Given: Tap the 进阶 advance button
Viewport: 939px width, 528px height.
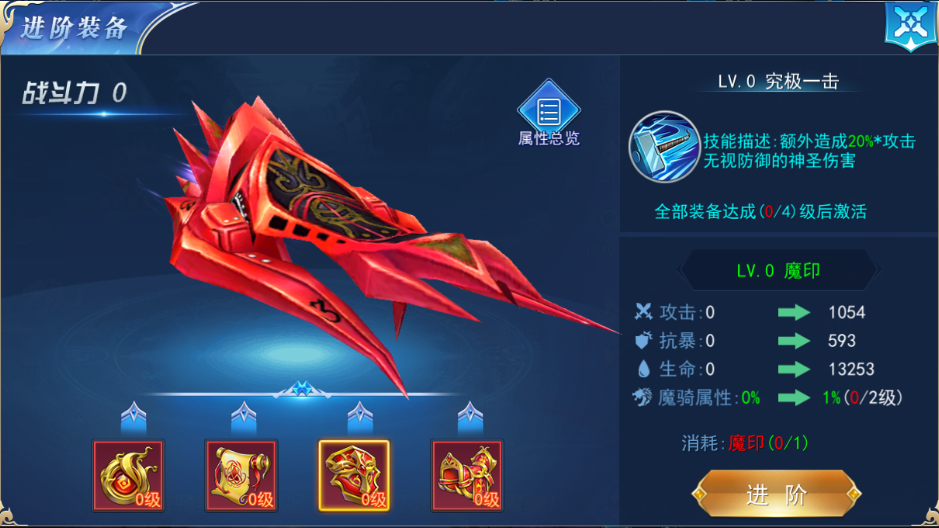Looking at the screenshot, I should tap(777, 495).
